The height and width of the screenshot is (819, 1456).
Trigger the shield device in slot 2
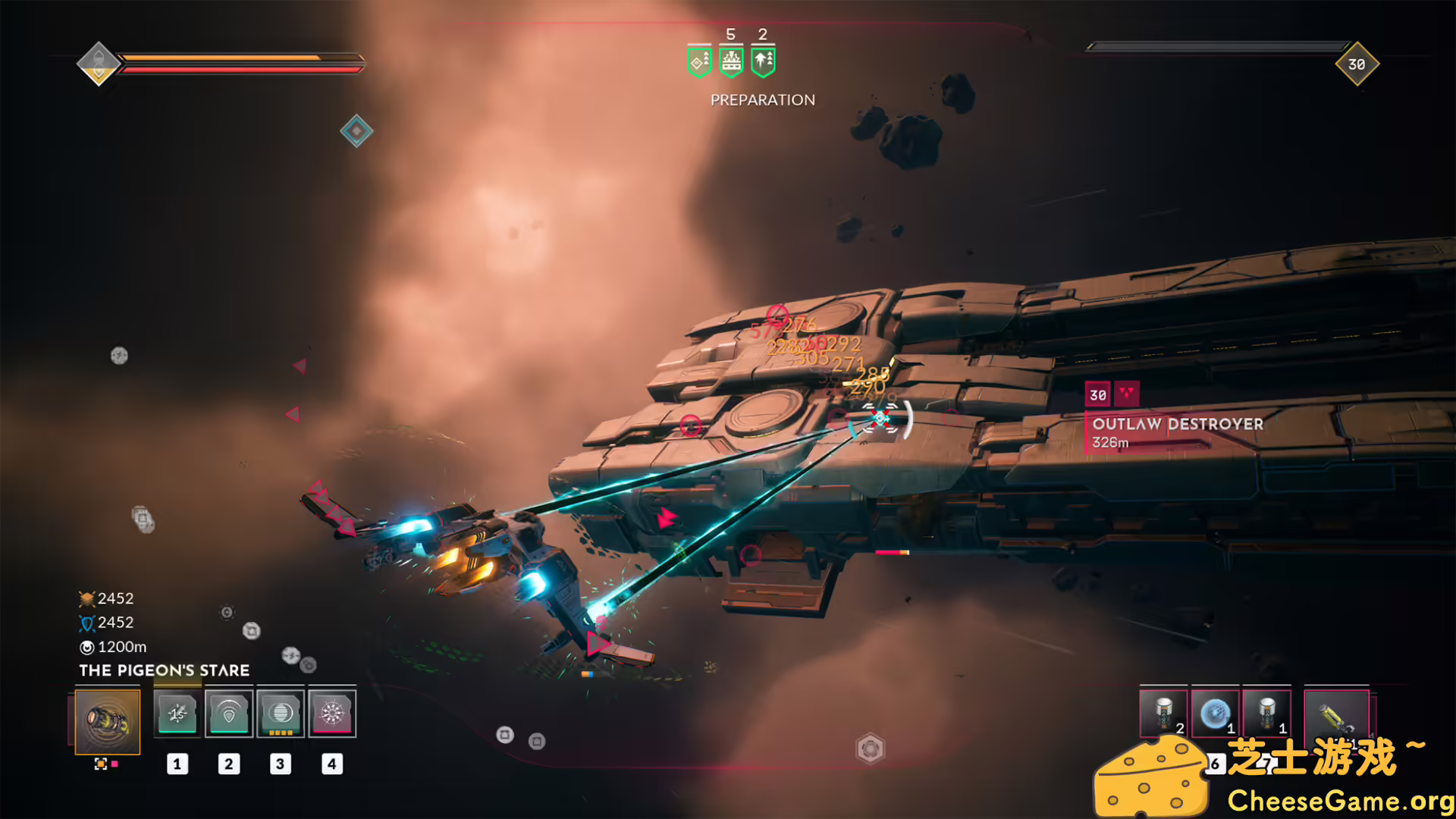tap(228, 714)
